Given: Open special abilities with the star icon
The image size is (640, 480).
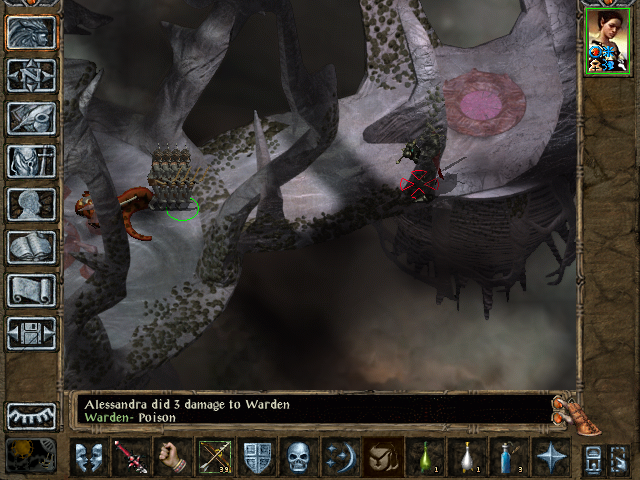Looking at the screenshot, I should (551, 457).
